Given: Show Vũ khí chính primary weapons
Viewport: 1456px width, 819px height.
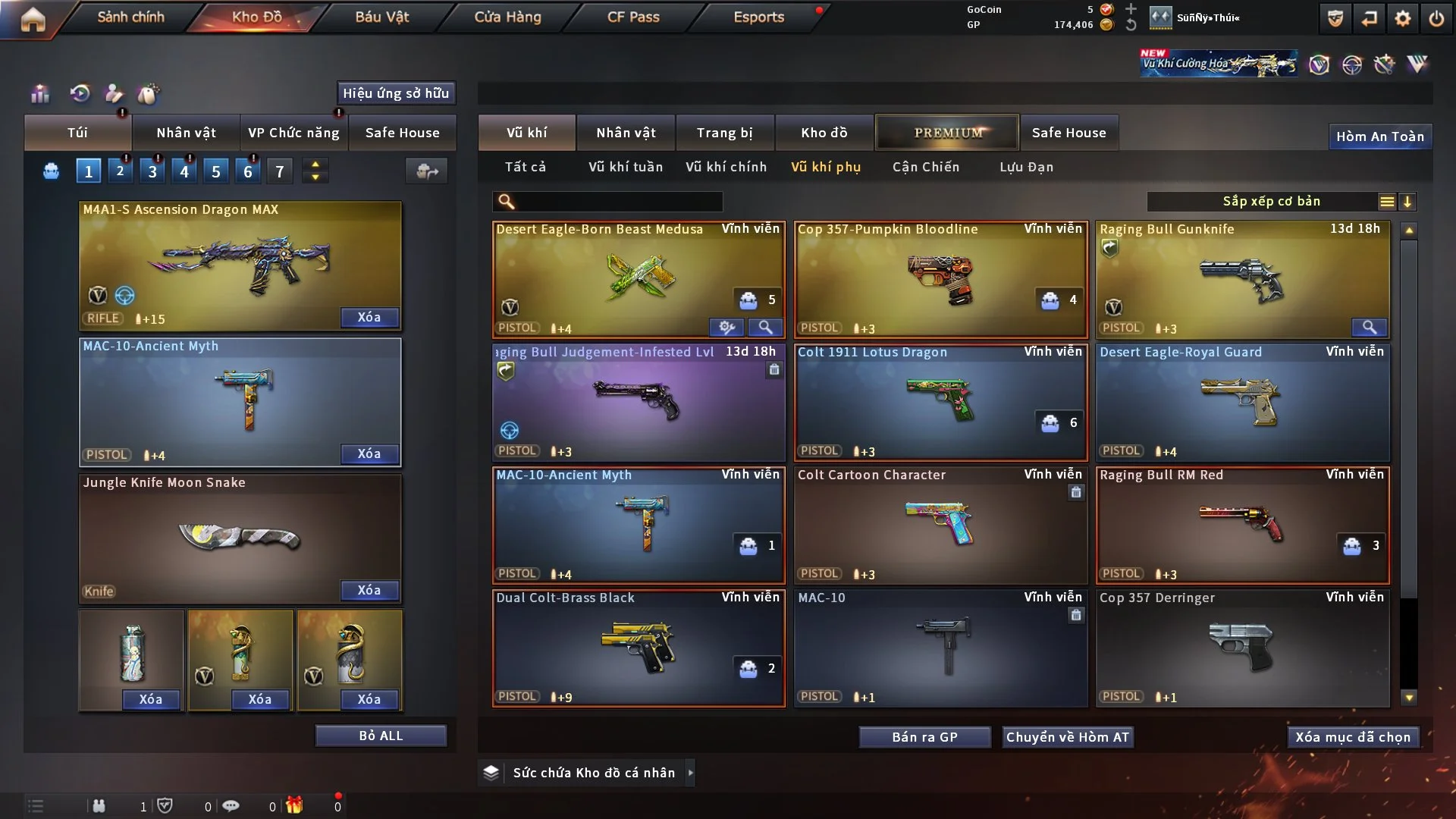Looking at the screenshot, I should point(726,167).
